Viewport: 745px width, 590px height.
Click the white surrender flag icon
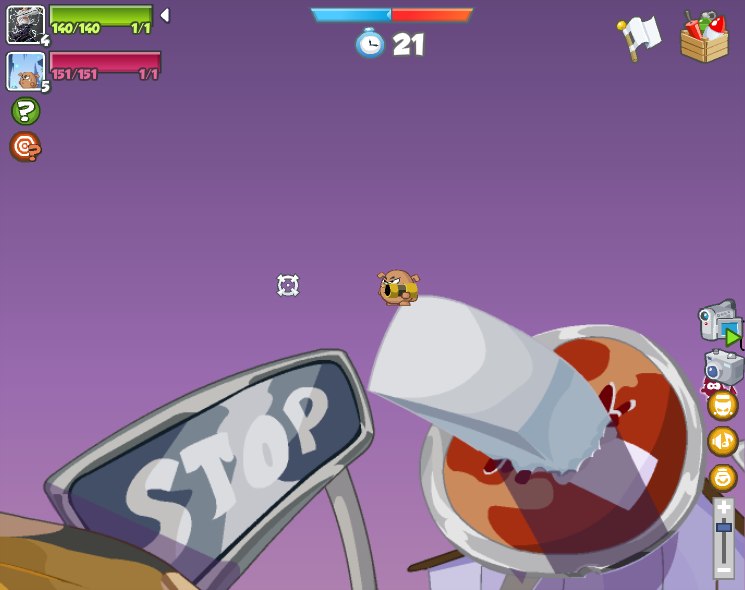coord(638,38)
